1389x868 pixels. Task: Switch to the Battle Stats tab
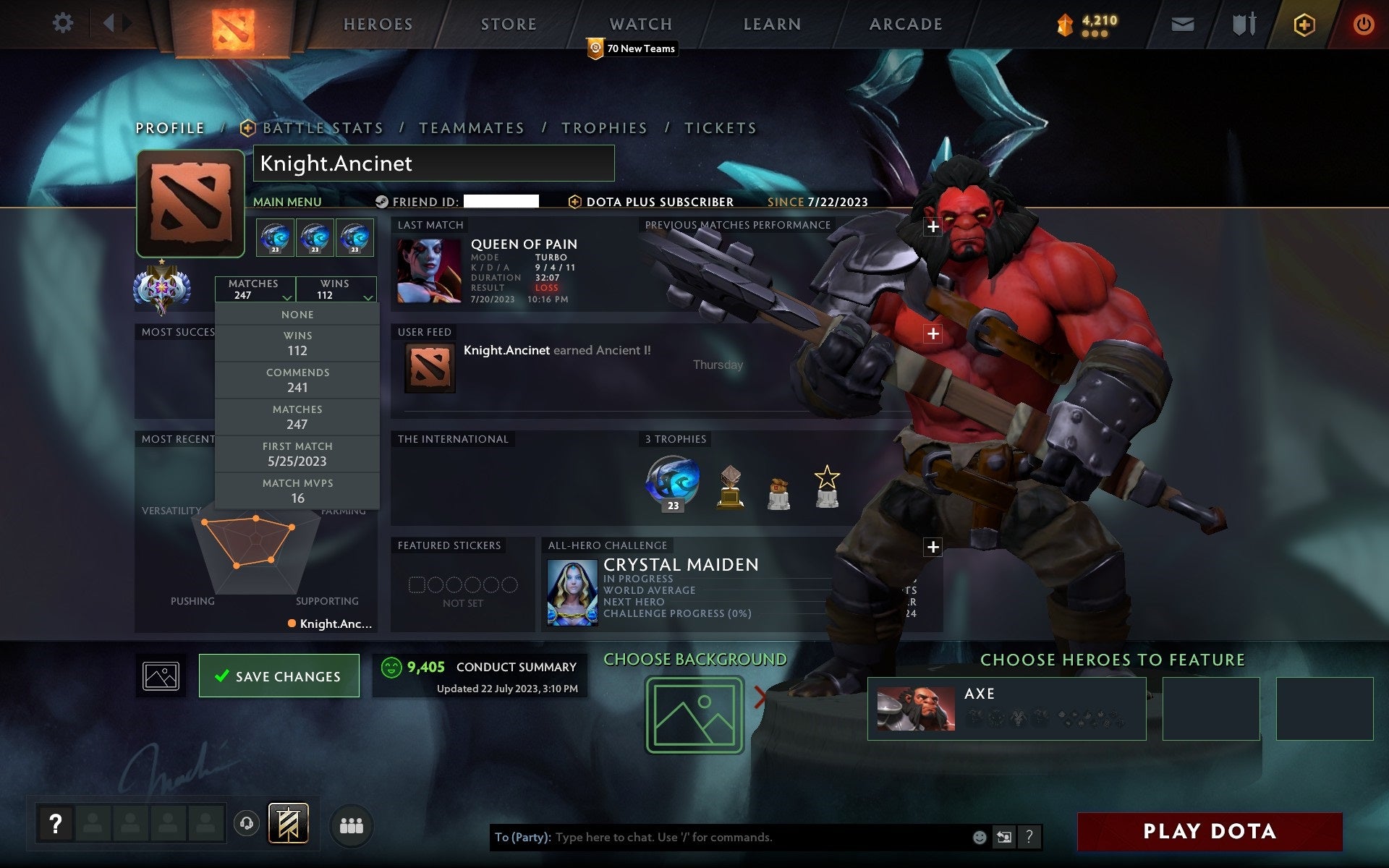[x=322, y=128]
